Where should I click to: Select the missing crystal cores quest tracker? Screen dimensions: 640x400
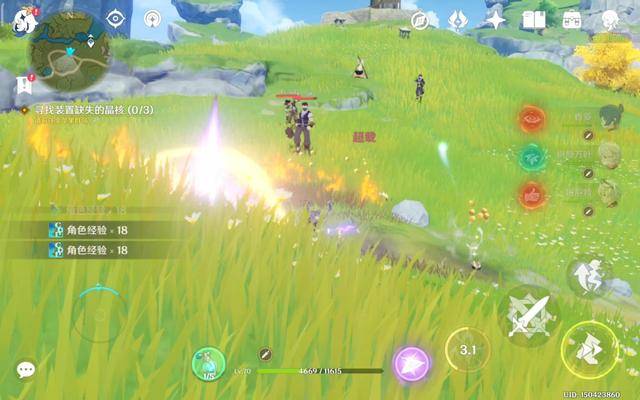pos(90,109)
